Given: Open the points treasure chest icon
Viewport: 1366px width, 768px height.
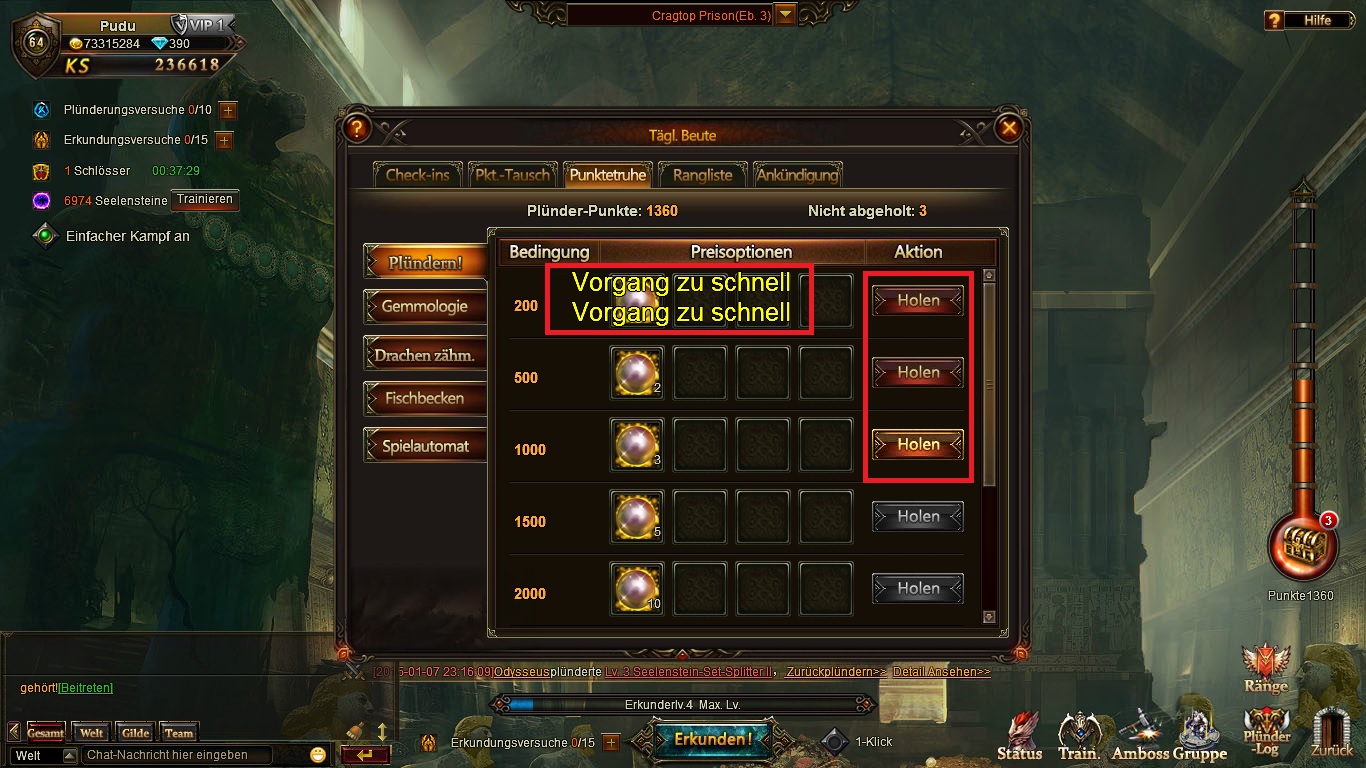Looking at the screenshot, I should tap(1300, 546).
